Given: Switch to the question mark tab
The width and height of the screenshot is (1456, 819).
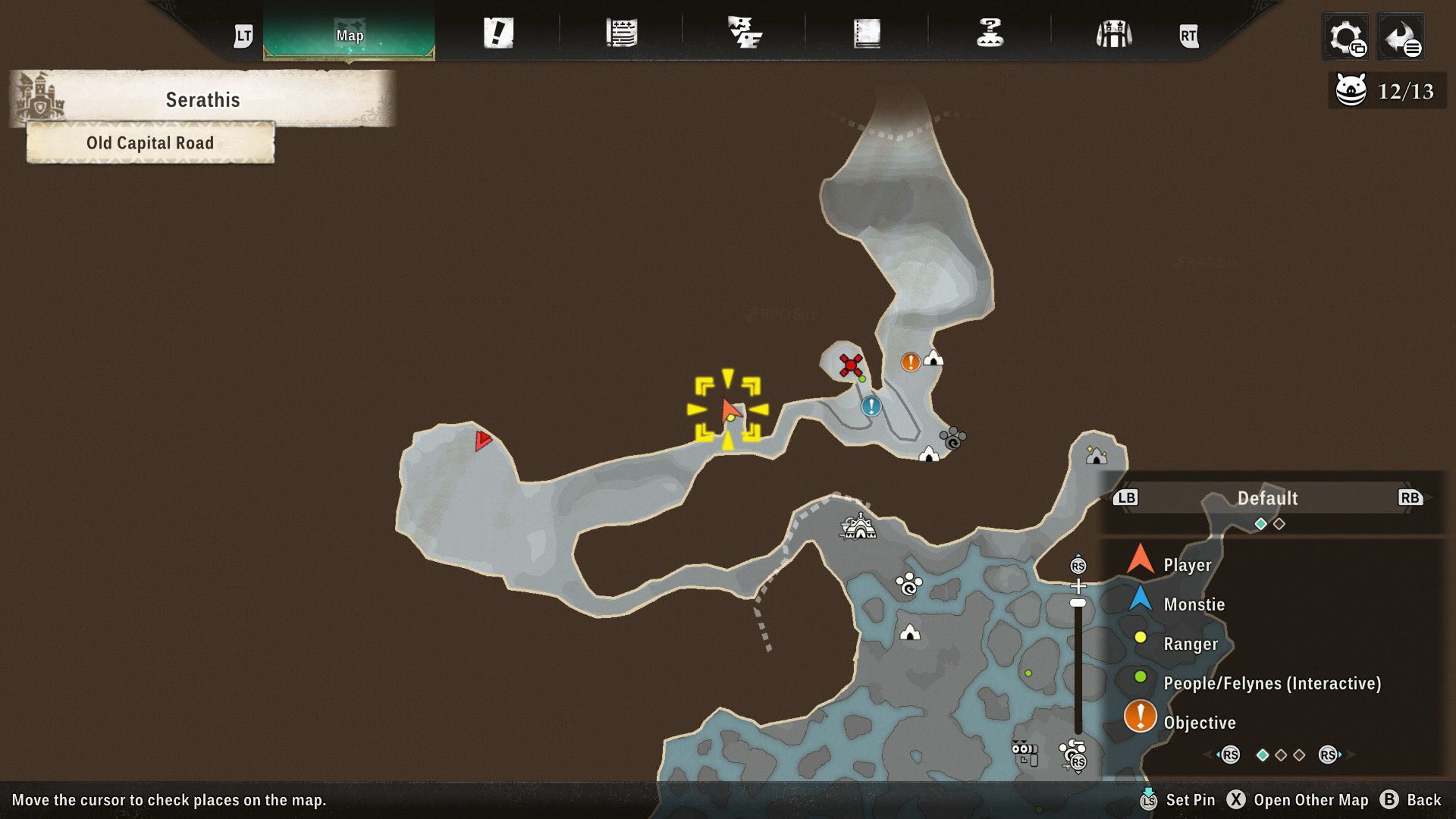Looking at the screenshot, I should pyautogui.click(x=990, y=33).
